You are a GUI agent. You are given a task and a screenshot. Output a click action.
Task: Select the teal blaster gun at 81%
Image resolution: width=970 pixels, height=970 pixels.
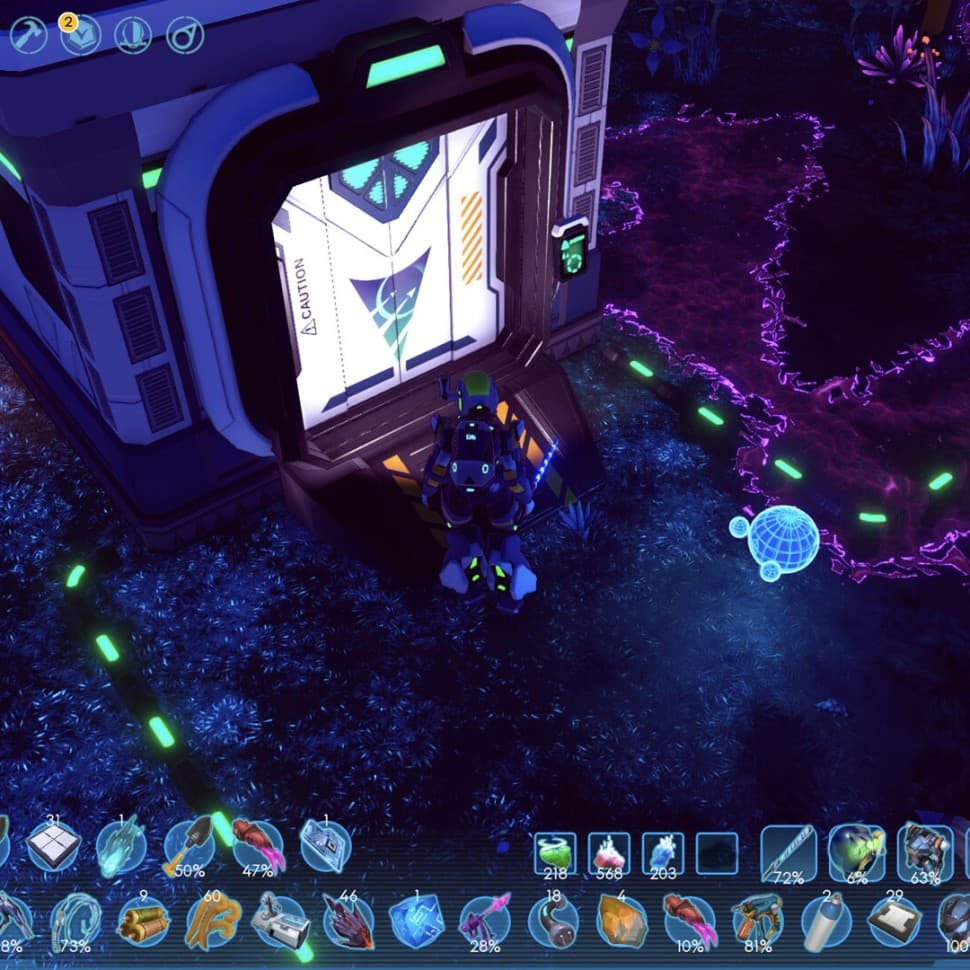(x=757, y=920)
